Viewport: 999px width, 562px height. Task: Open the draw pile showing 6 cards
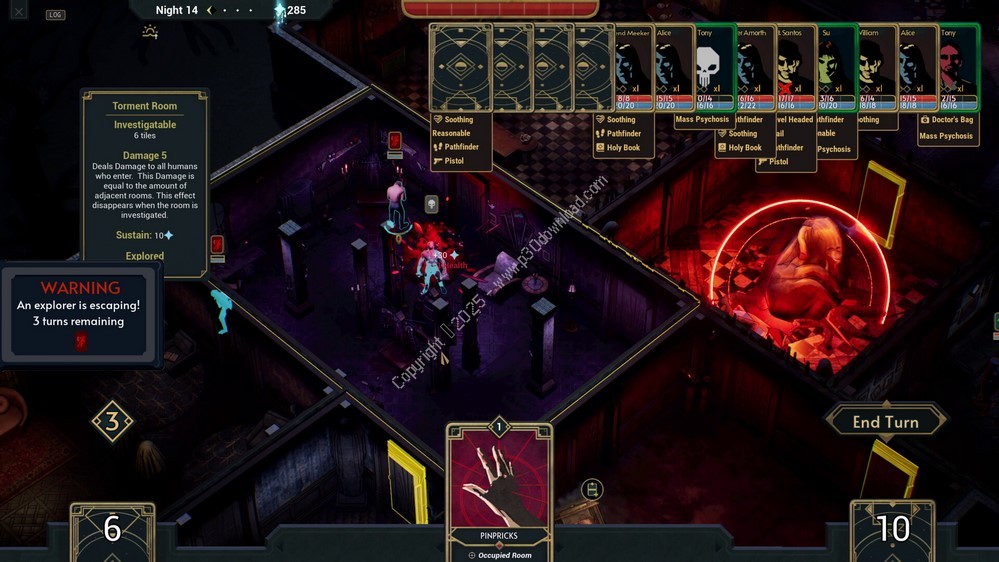point(112,530)
